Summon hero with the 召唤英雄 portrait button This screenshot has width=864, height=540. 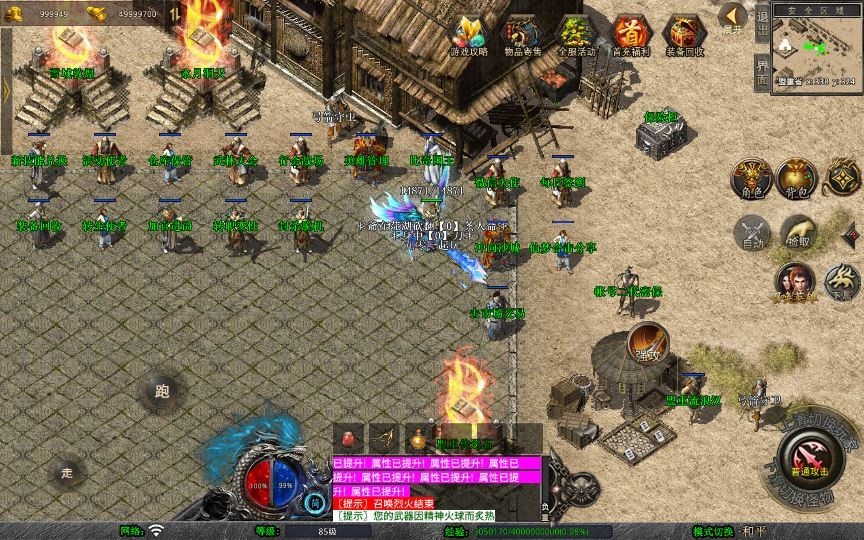pos(796,281)
